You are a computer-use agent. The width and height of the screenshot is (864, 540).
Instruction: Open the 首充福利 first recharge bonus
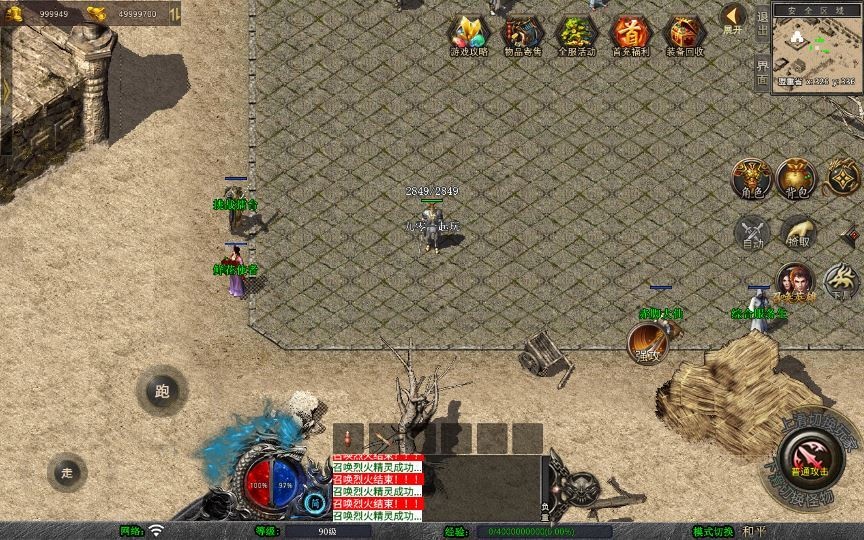click(630, 35)
